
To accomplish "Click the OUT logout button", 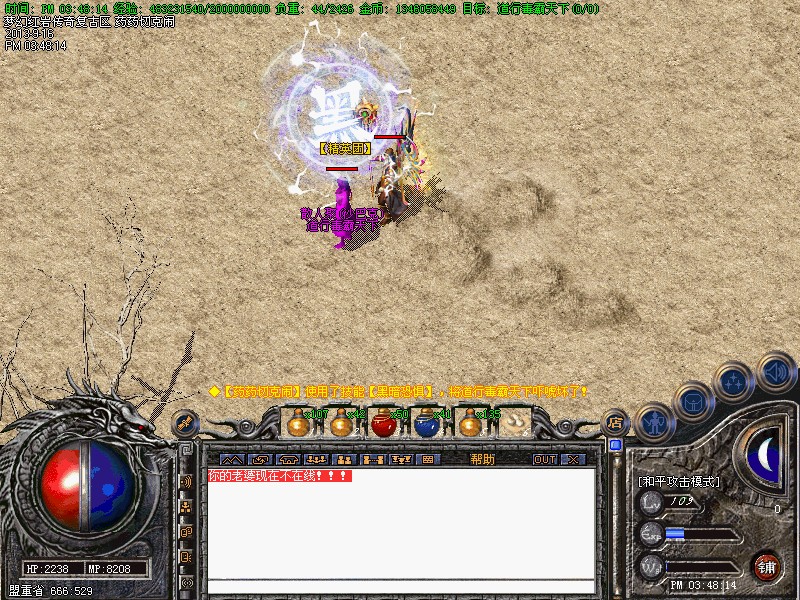I will (x=543, y=459).
